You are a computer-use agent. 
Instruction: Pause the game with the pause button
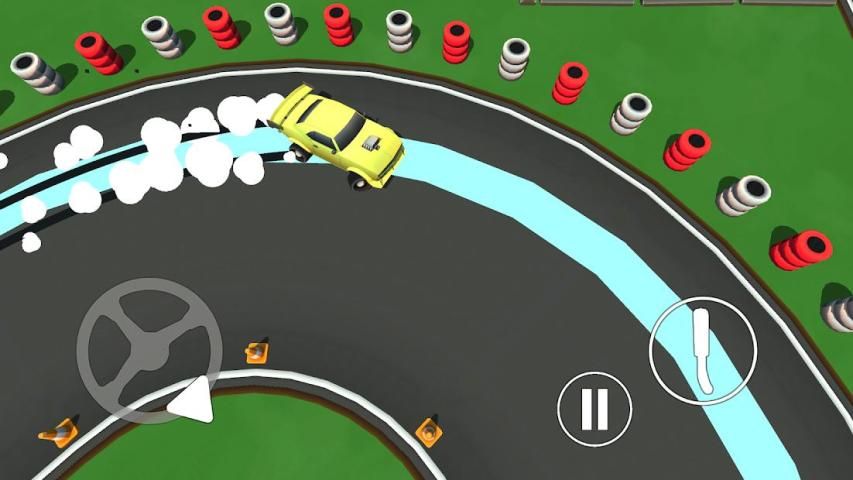pos(594,408)
